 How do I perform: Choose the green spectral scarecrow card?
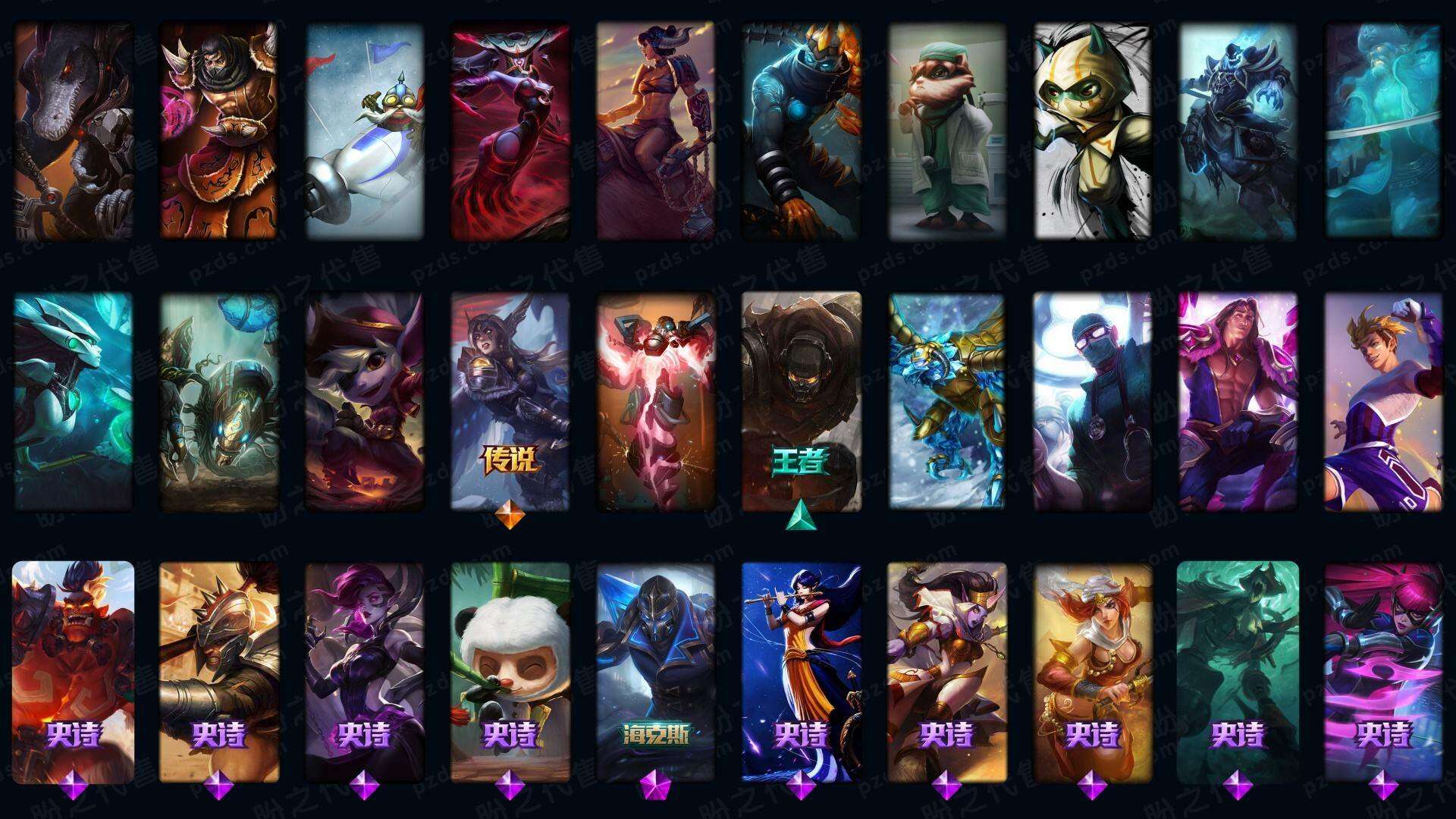tap(1238, 671)
